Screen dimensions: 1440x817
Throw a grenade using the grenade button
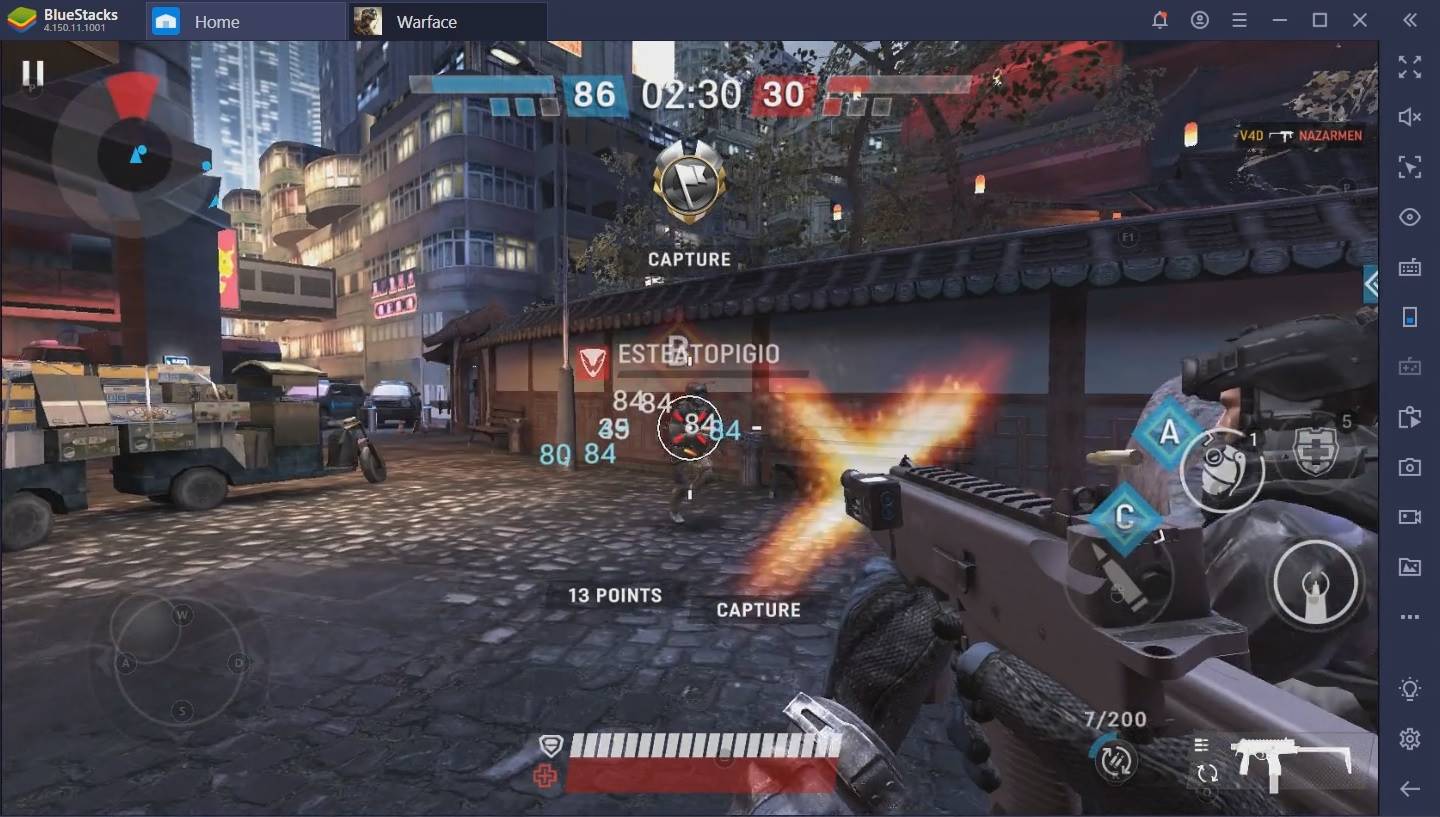1222,468
